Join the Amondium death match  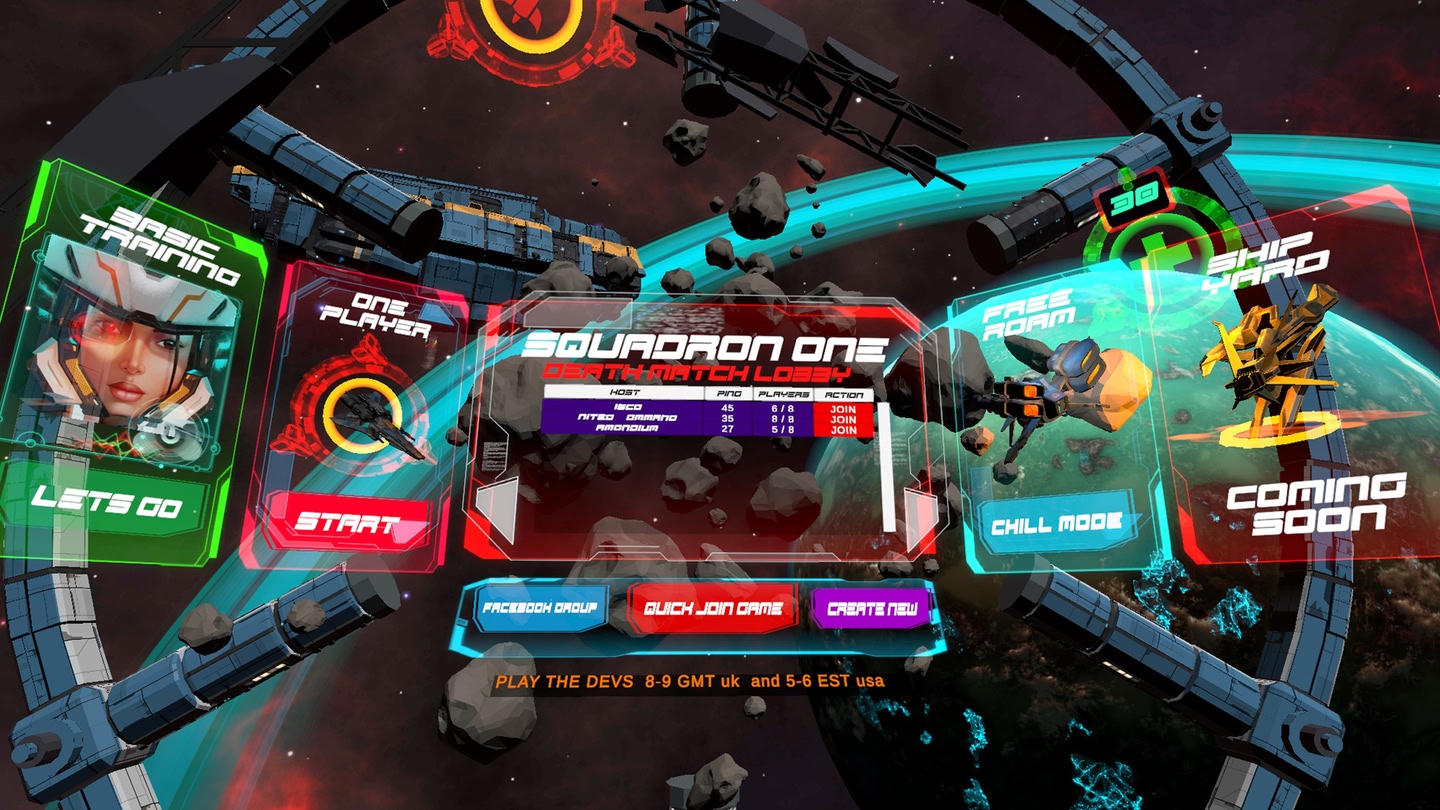pos(843,430)
